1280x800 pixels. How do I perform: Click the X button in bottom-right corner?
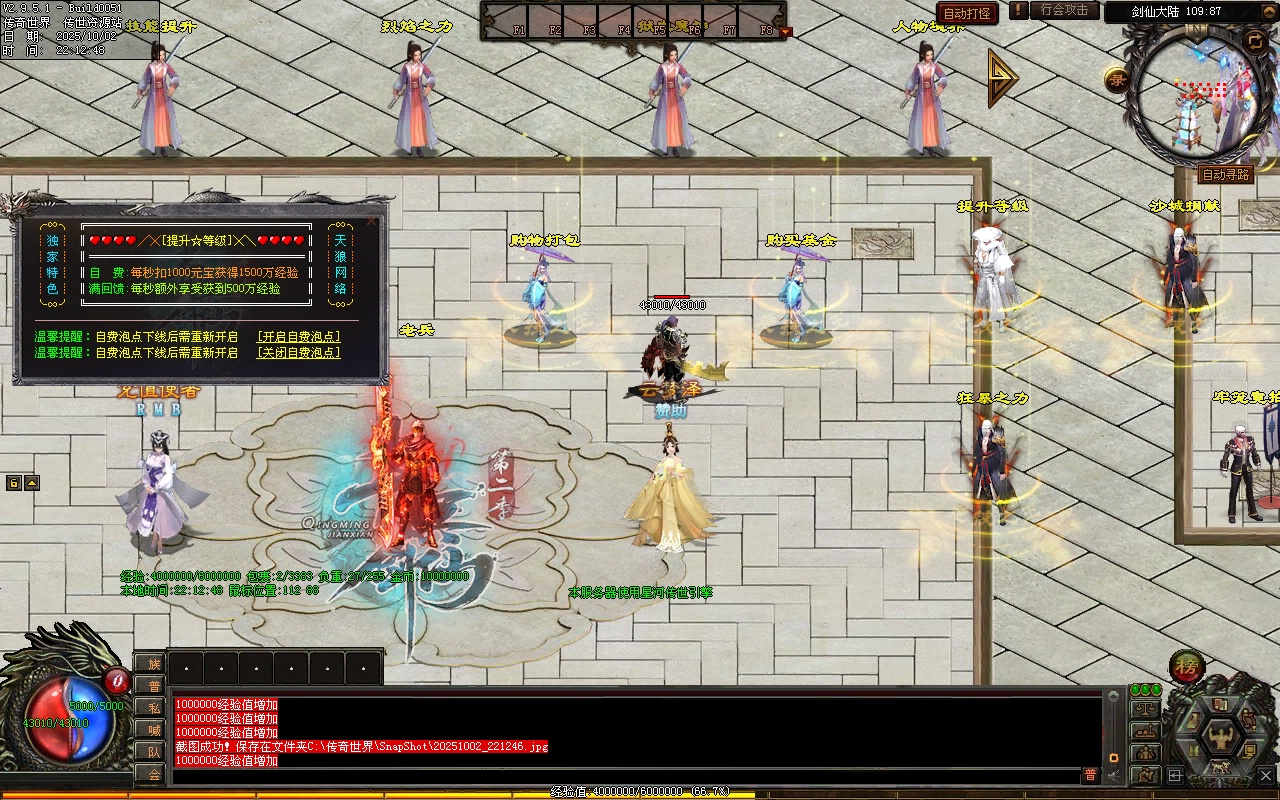click(1266, 775)
